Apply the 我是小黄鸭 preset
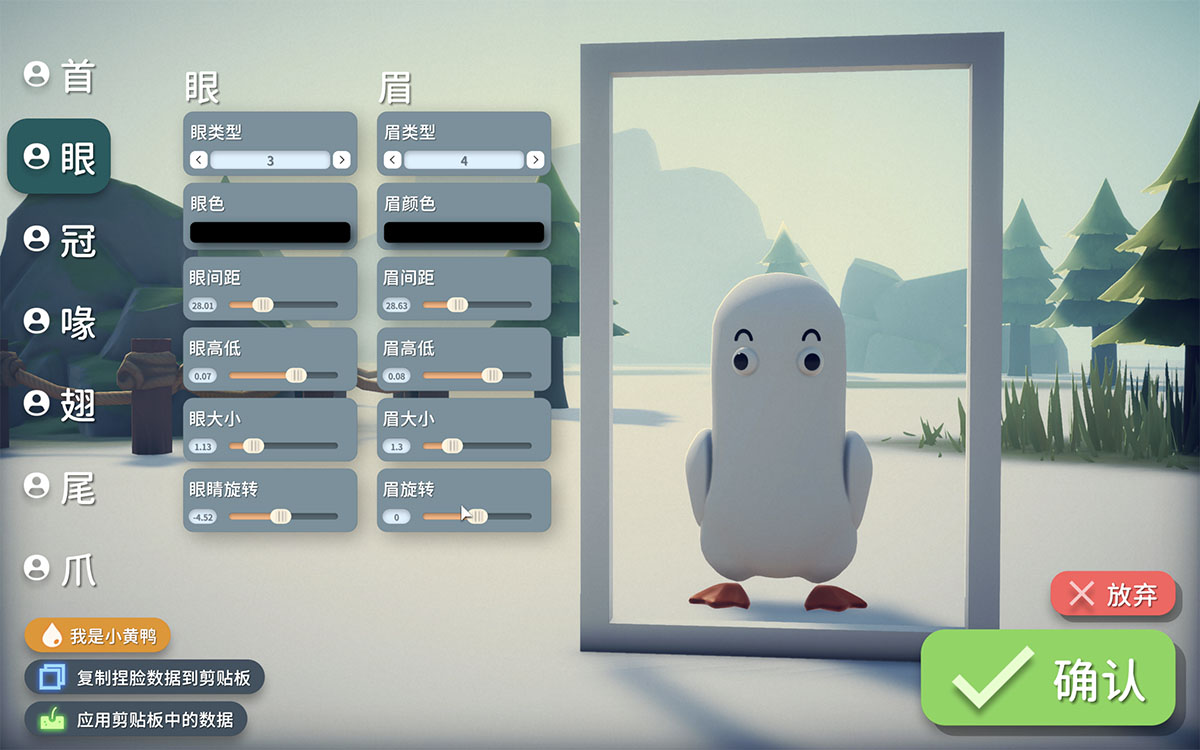This screenshot has height=750, width=1200. [98, 636]
